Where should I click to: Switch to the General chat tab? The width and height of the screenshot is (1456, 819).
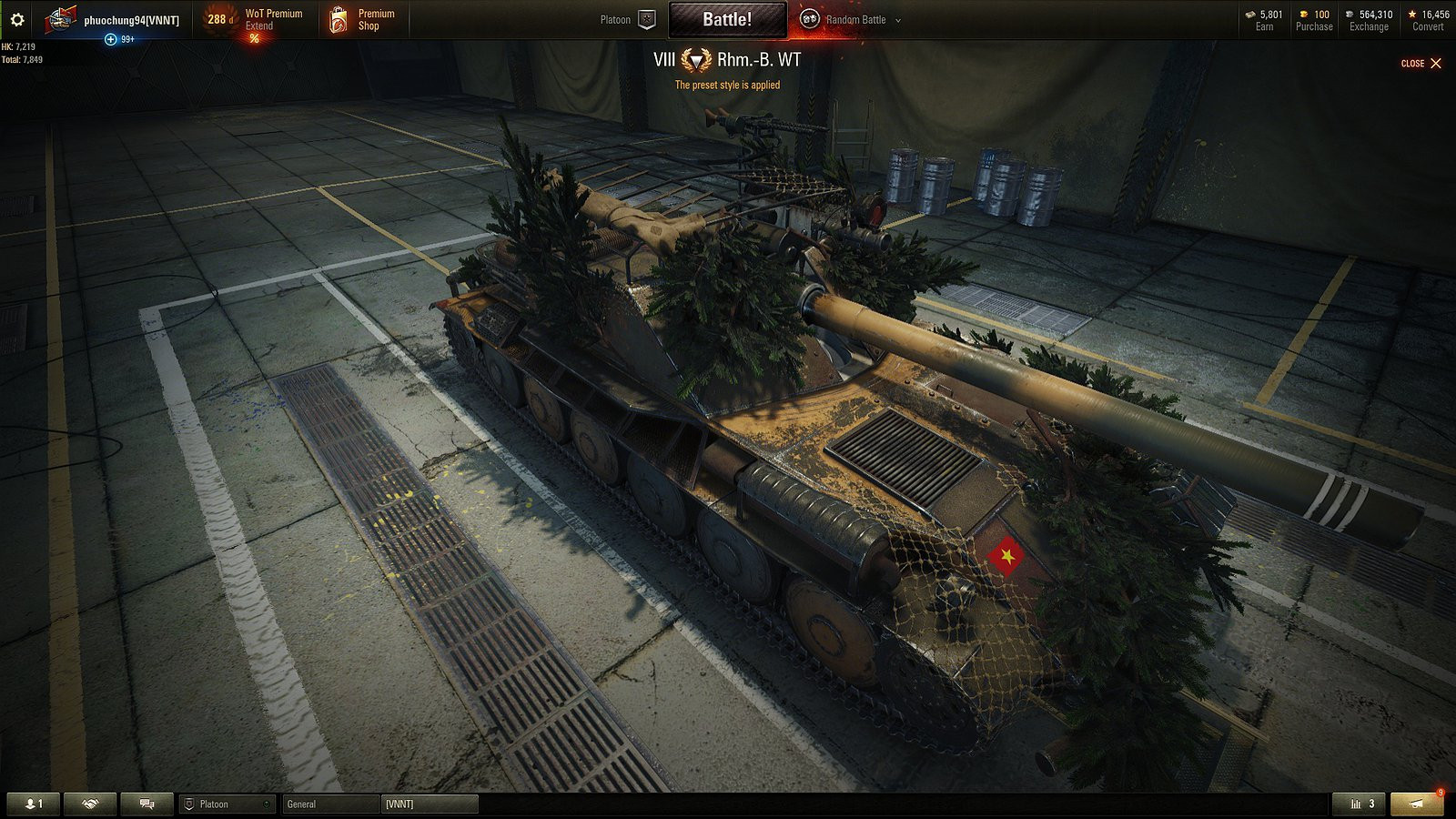329,804
